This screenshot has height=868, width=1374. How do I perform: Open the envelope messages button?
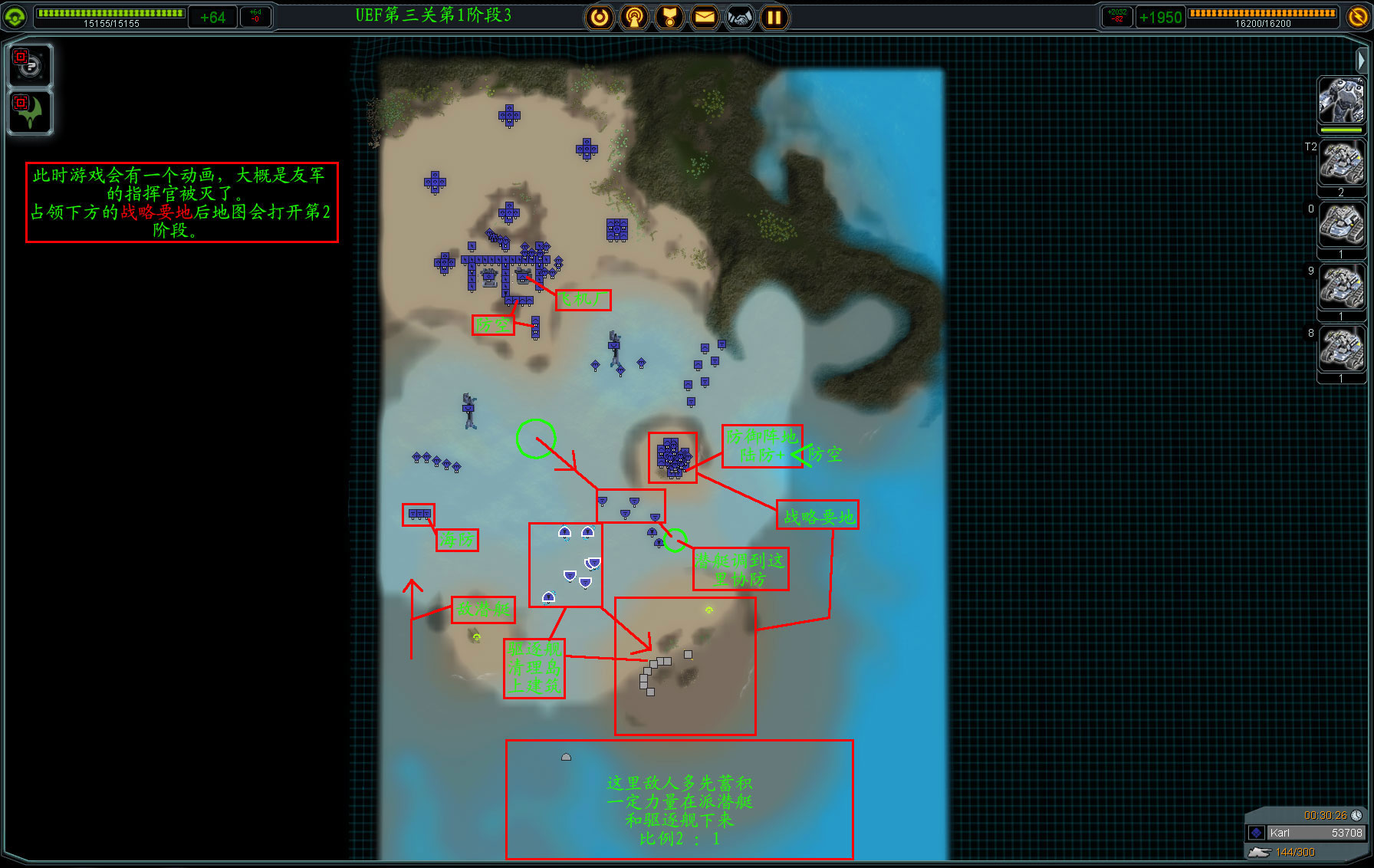tap(705, 17)
